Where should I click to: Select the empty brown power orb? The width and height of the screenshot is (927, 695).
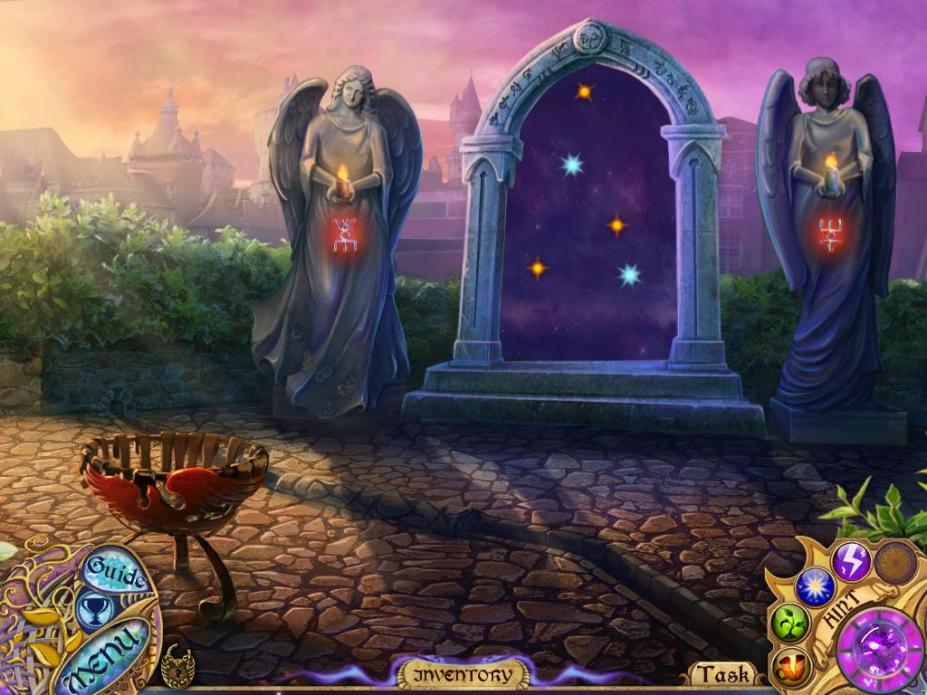coord(895,563)
